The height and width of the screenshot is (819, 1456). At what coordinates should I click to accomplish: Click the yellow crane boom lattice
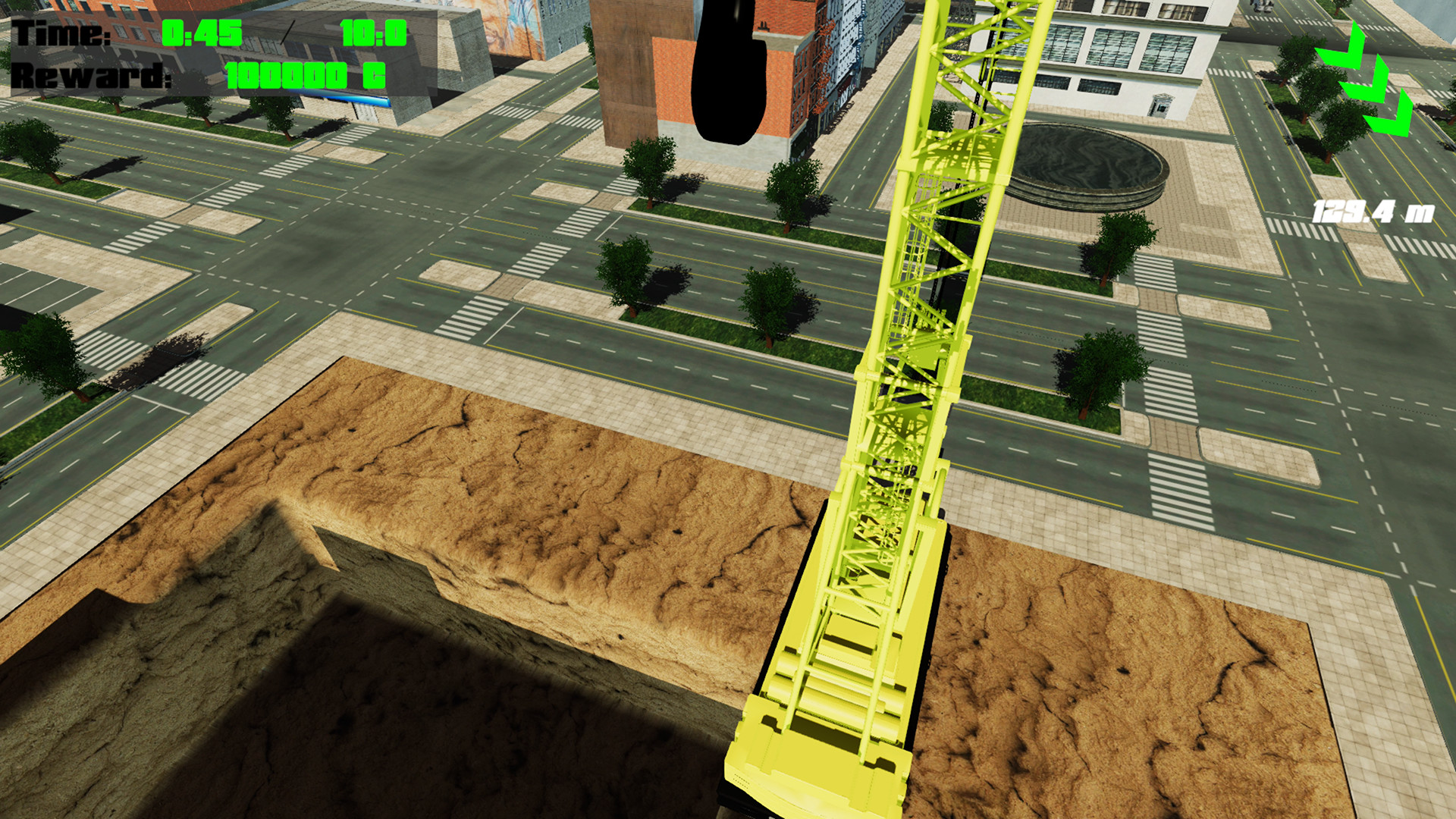point(940,227)
